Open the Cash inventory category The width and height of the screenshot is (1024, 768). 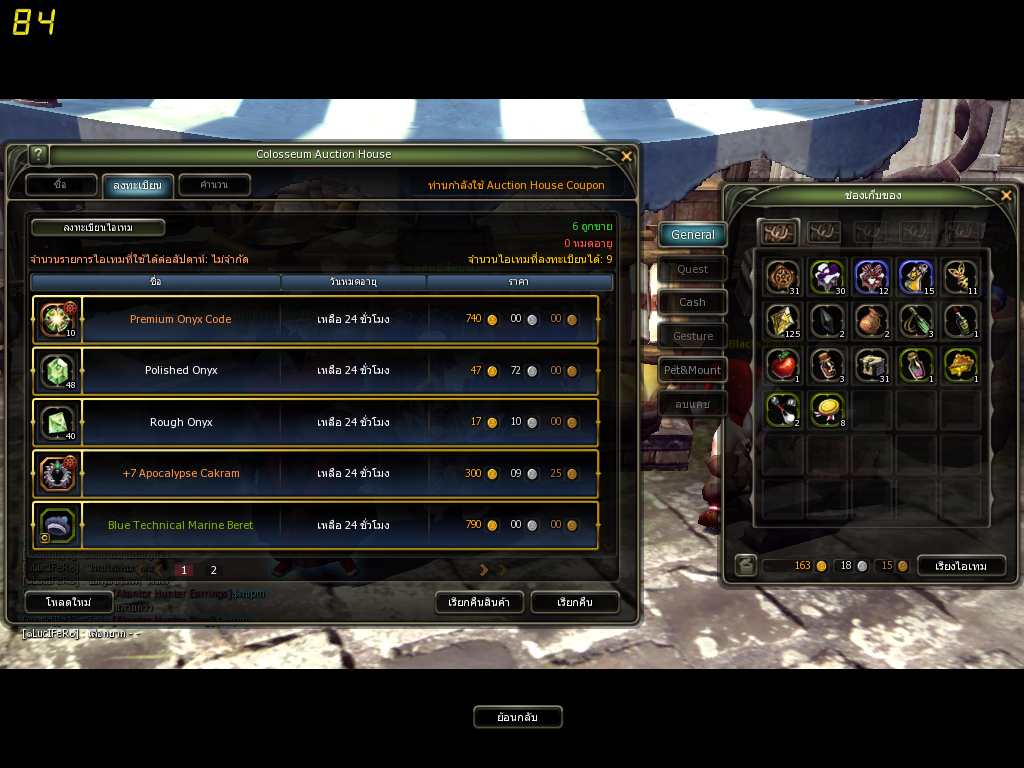coord(692,302)
